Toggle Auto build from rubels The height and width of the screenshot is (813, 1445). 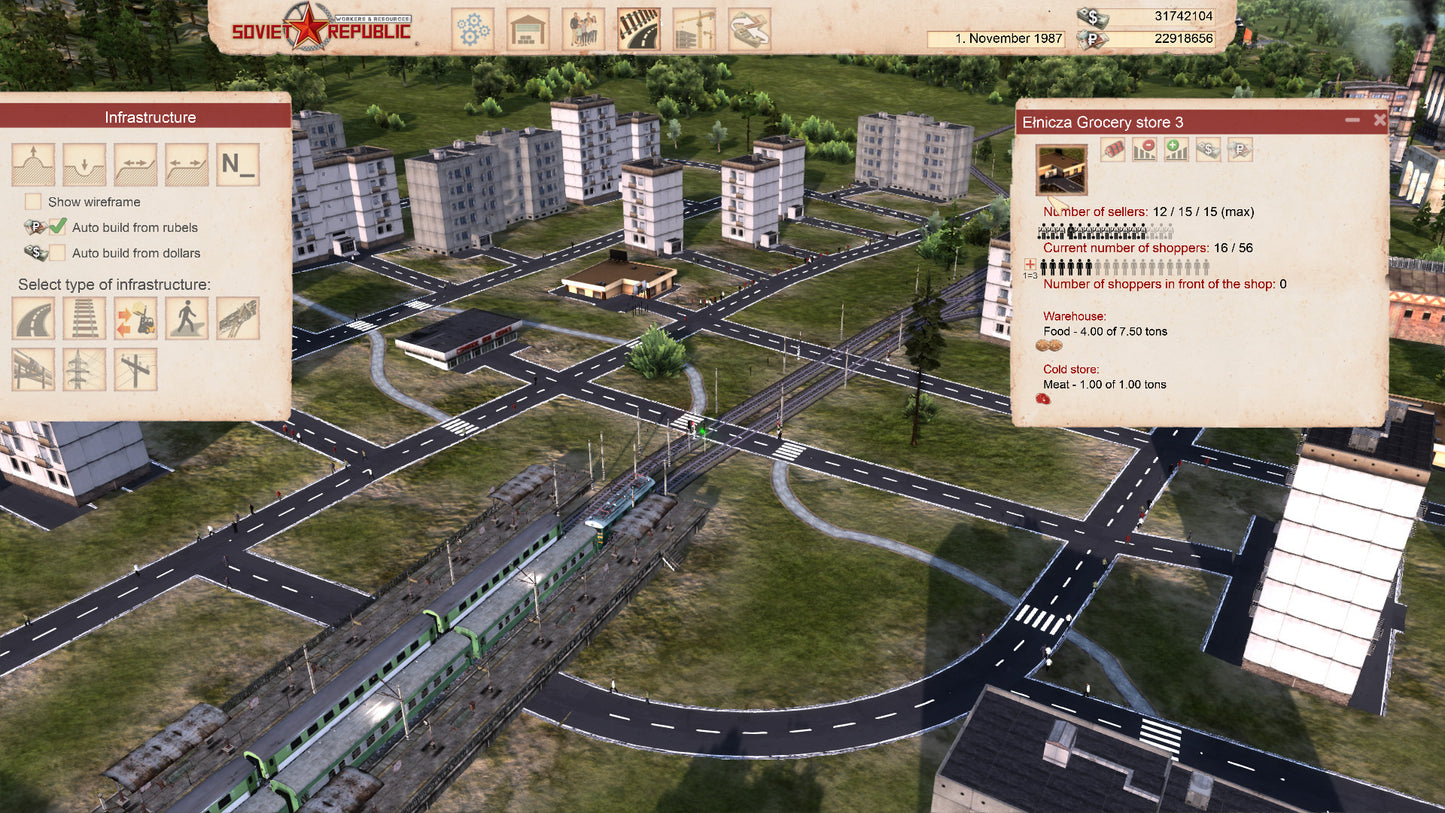(58, 227)
